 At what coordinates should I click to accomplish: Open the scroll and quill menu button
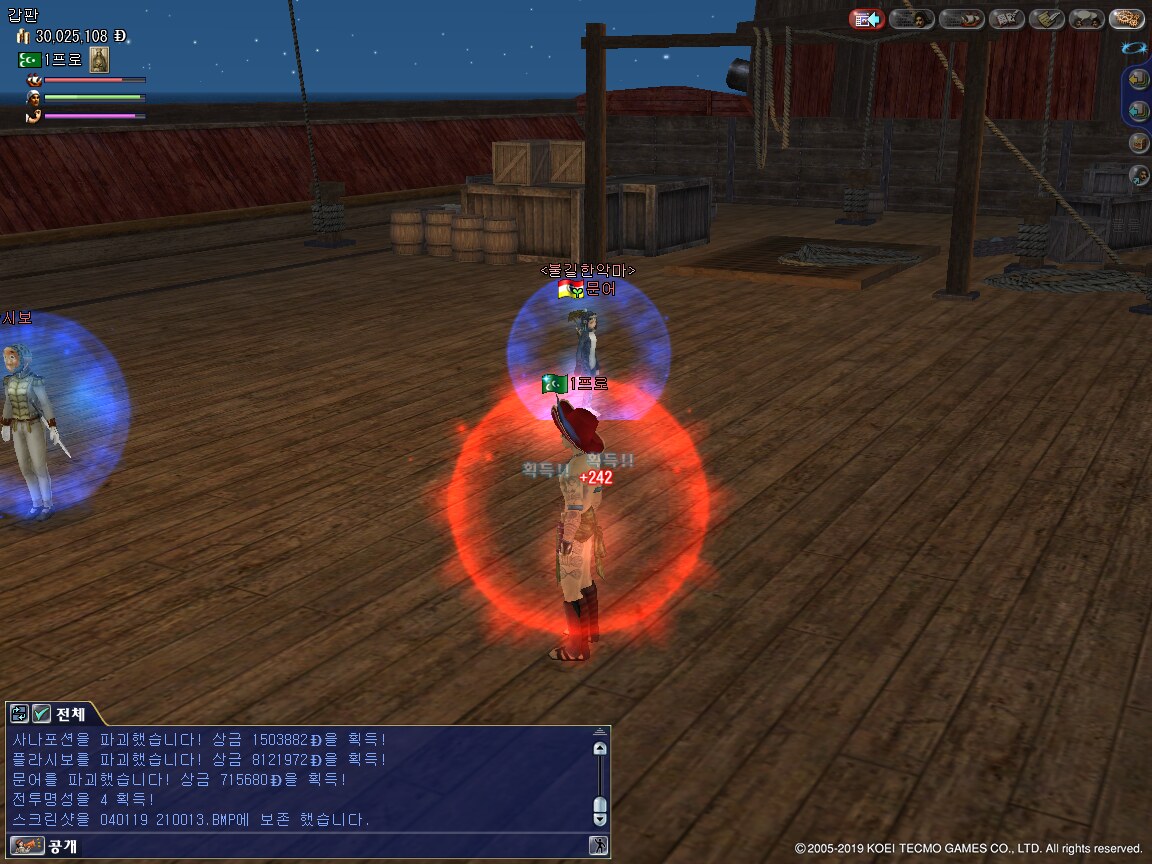pos(1047,19)
